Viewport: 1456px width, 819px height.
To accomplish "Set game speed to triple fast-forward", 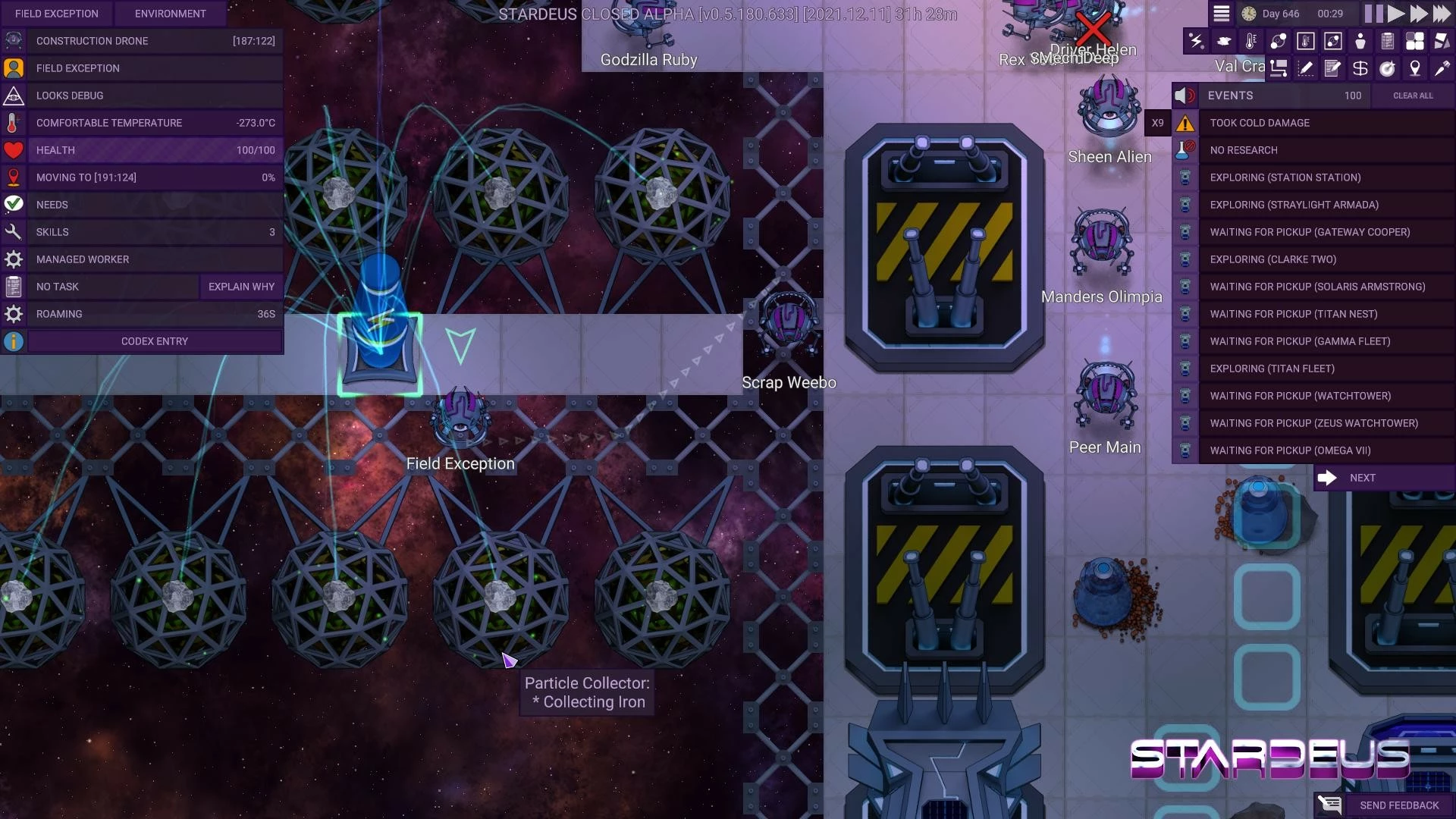I will click(1442, 14).
